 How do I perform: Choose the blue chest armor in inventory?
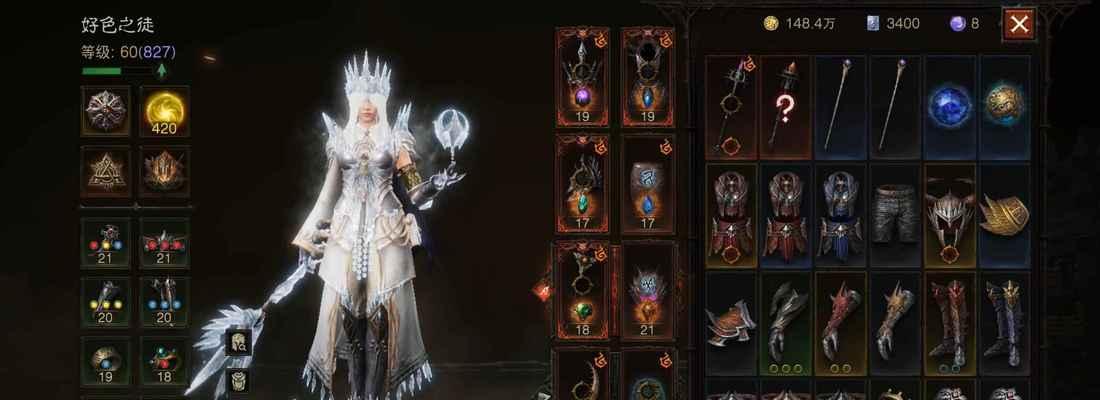[840, 214]
